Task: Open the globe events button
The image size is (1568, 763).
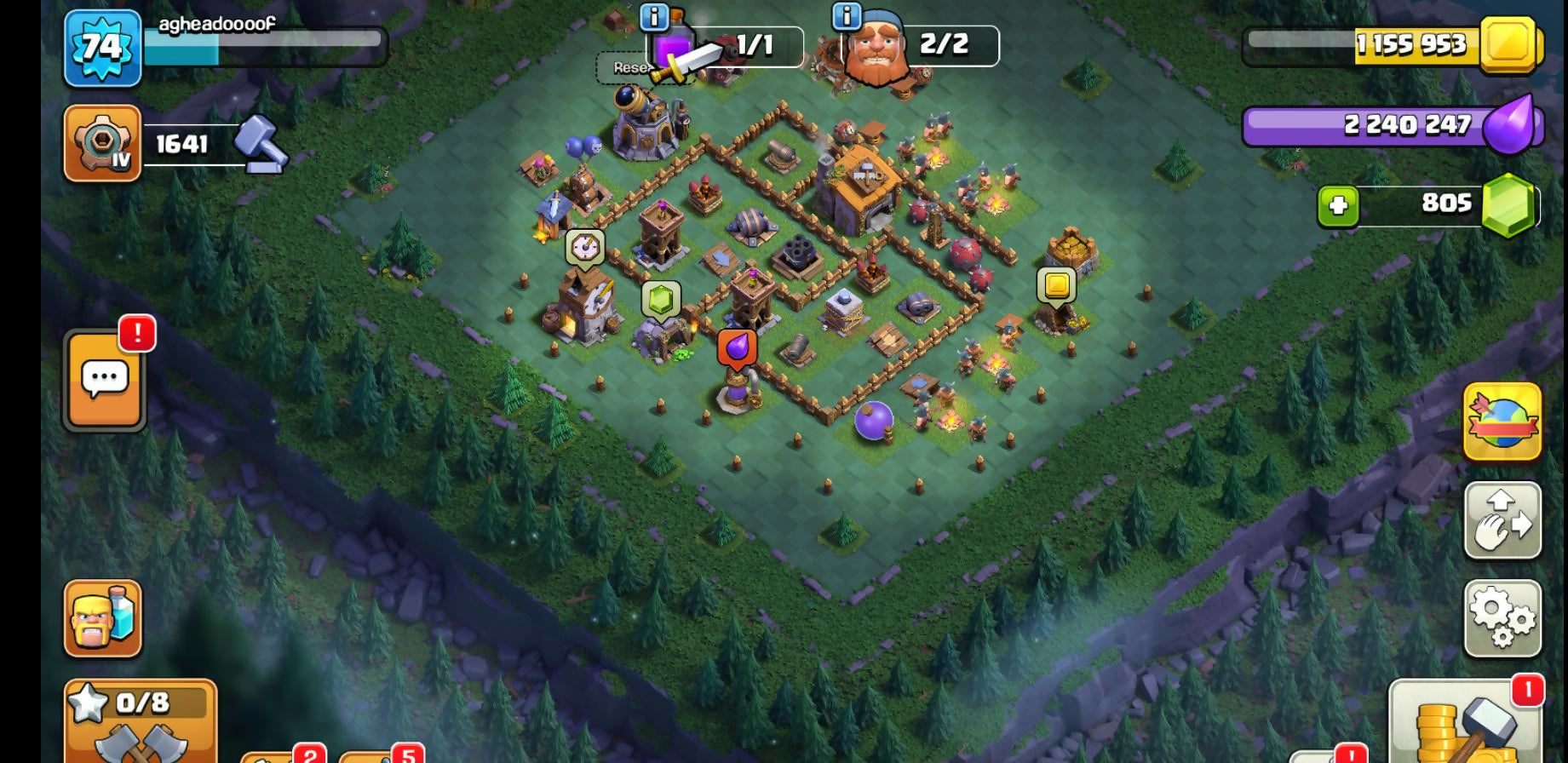Action: click(x=1502, y=422)
